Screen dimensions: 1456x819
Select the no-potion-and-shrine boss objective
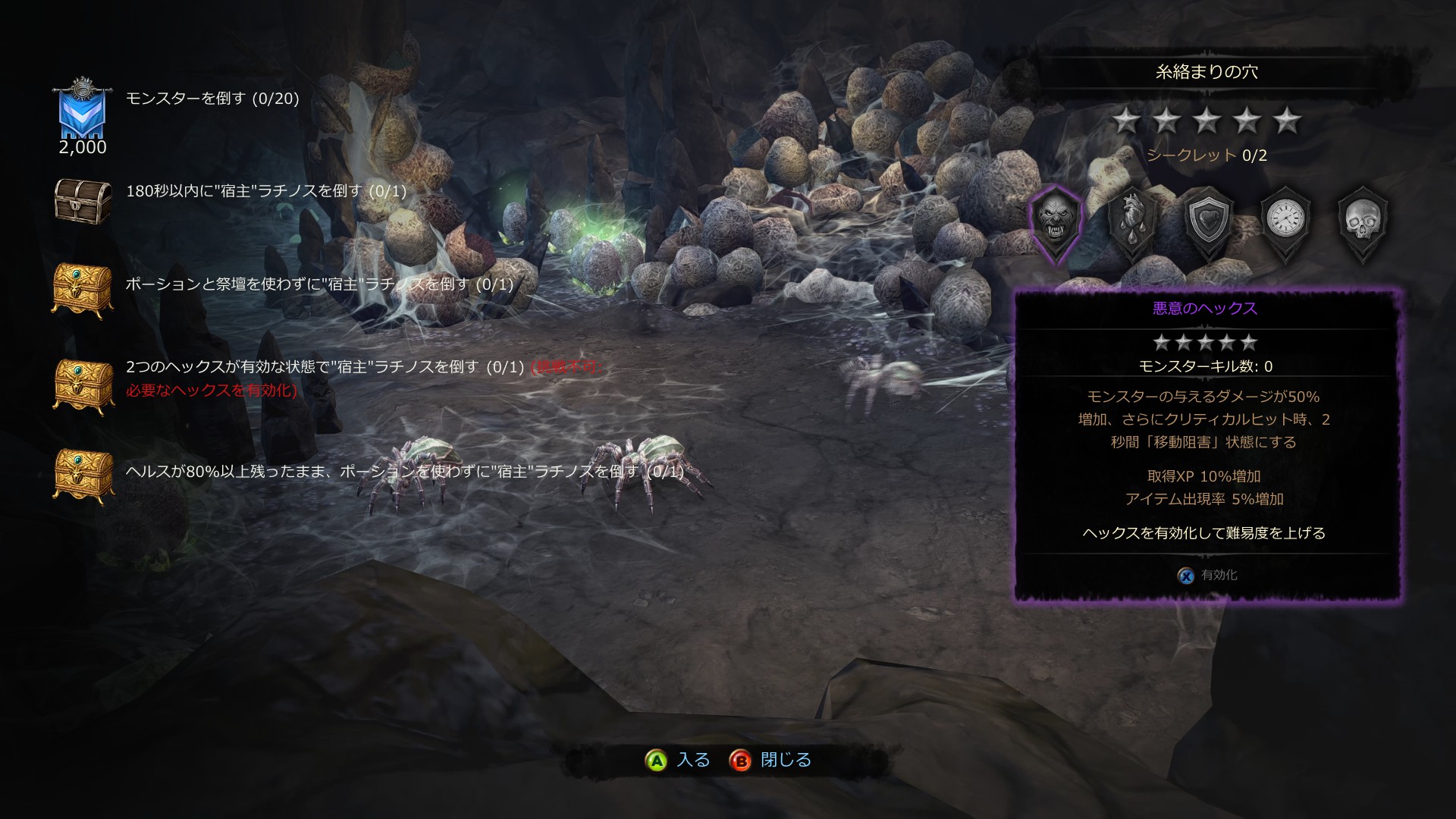tap(318, 285)
